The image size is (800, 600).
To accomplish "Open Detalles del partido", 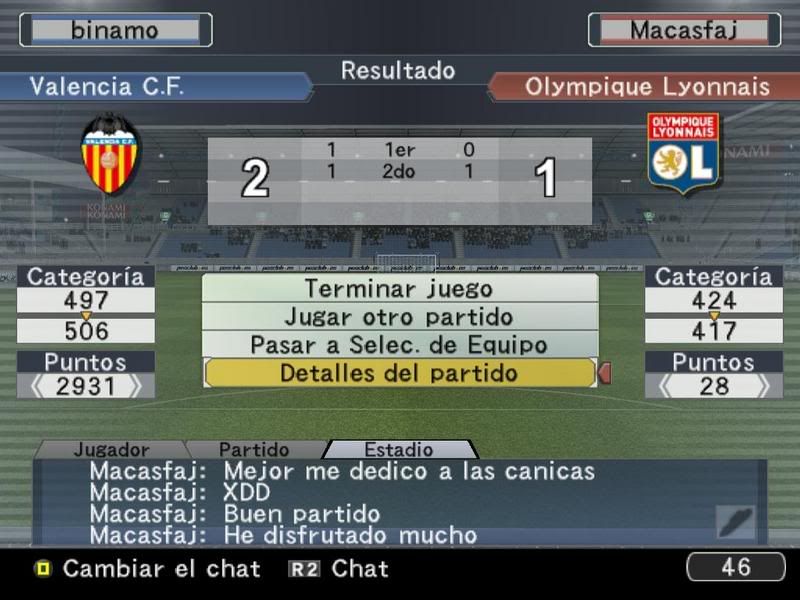I will coord(399,373).
